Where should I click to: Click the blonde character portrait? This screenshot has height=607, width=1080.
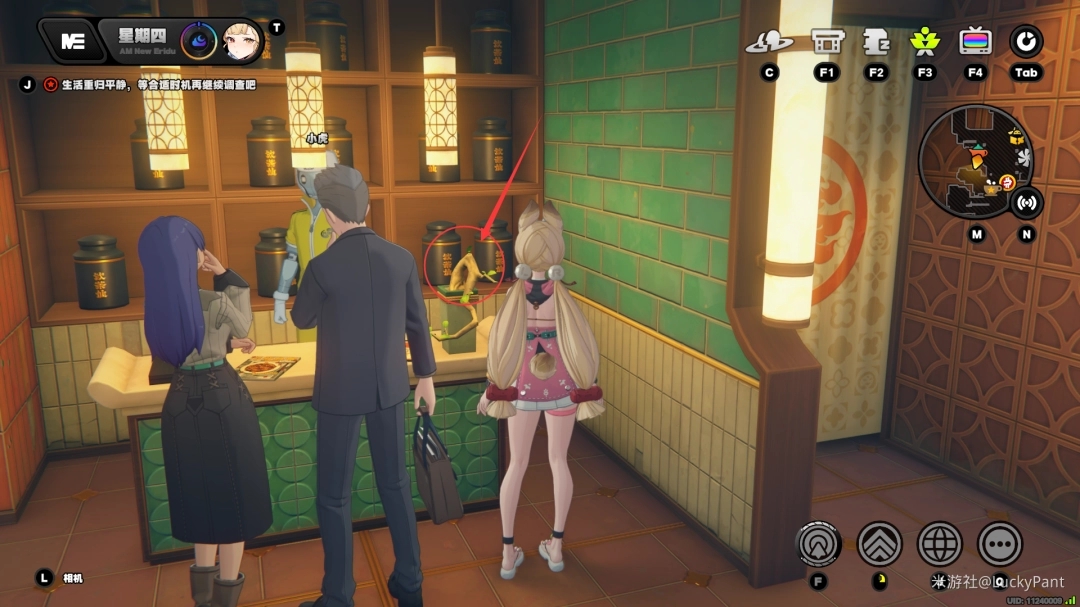click(242, 41)
